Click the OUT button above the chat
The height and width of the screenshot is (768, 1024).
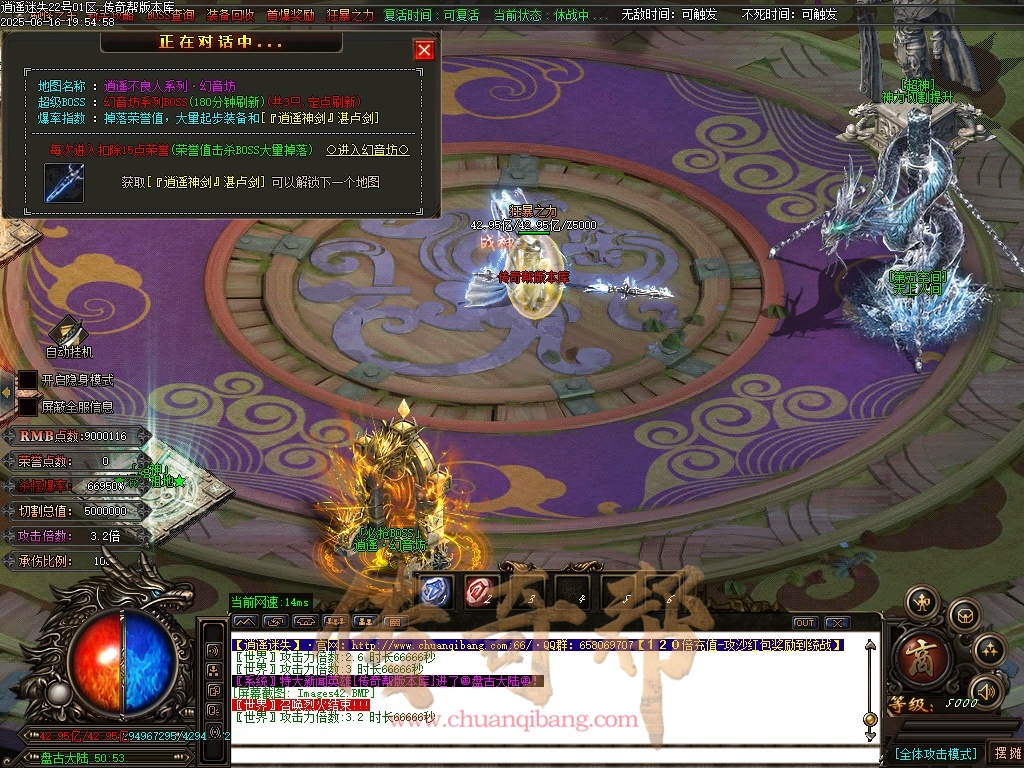click(x=805, y=623)
